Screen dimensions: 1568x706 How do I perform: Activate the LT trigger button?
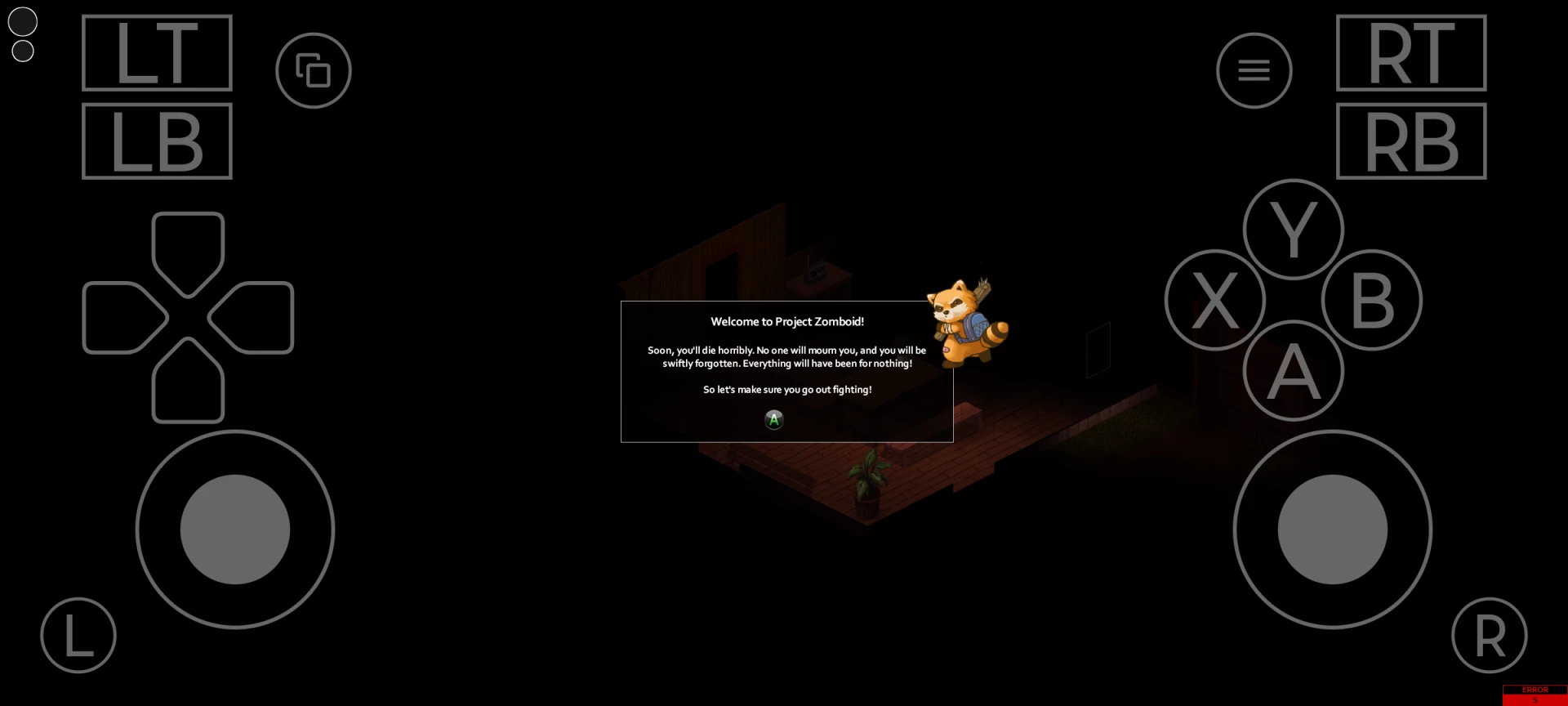(x=158, y=53)
